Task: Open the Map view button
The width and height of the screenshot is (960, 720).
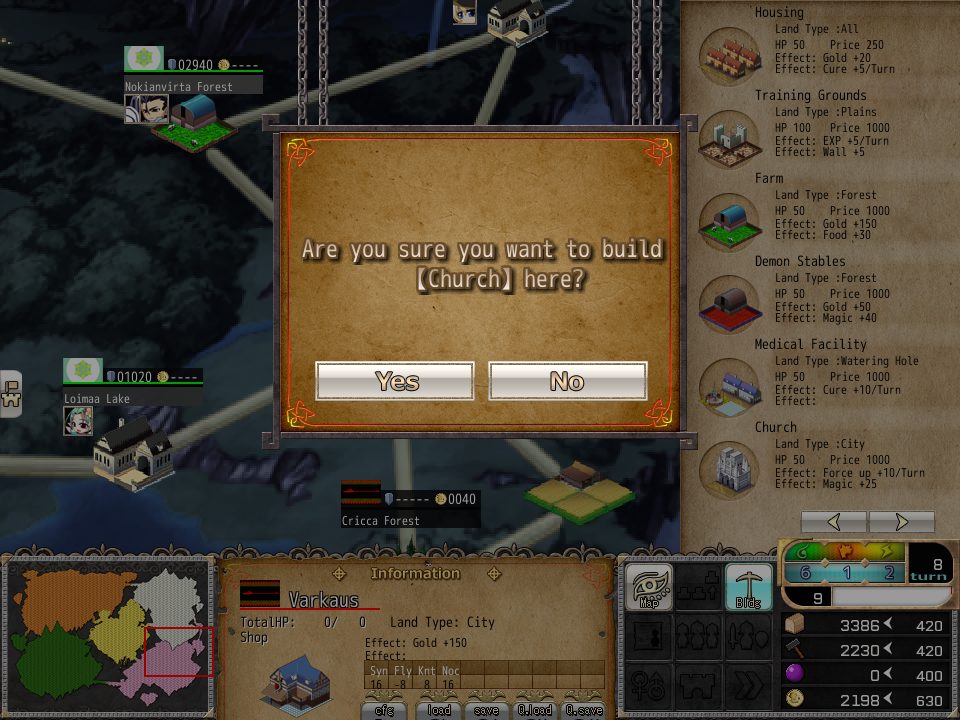Action: click(648, 587)
